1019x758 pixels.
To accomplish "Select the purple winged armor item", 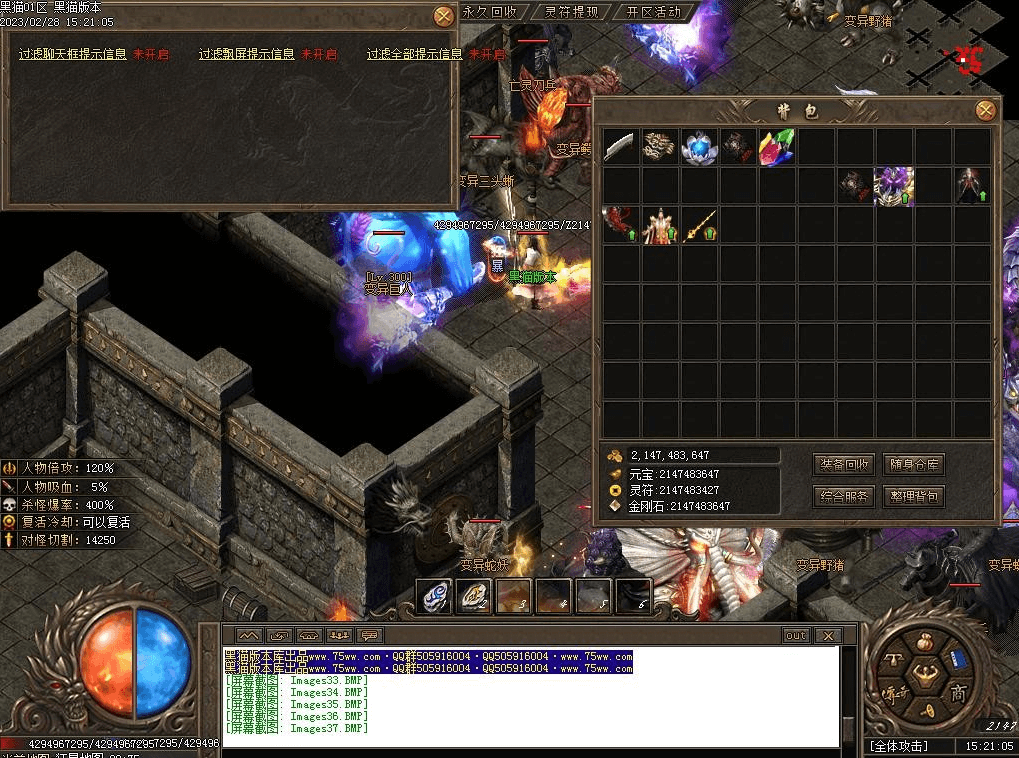I will click(894, 186).
